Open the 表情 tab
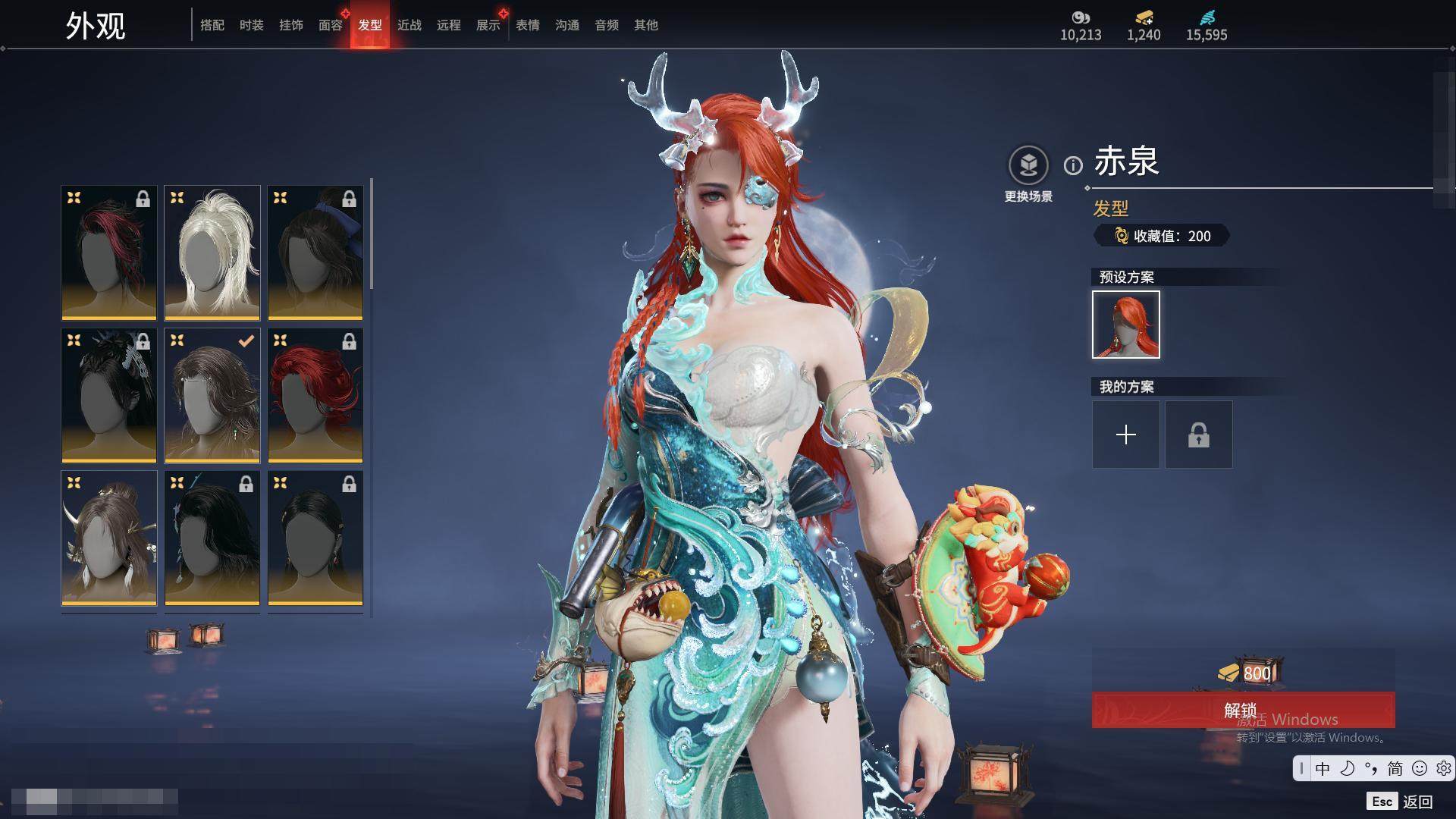The height and width of the screenshot is (819, 1456). pos(528,25)
